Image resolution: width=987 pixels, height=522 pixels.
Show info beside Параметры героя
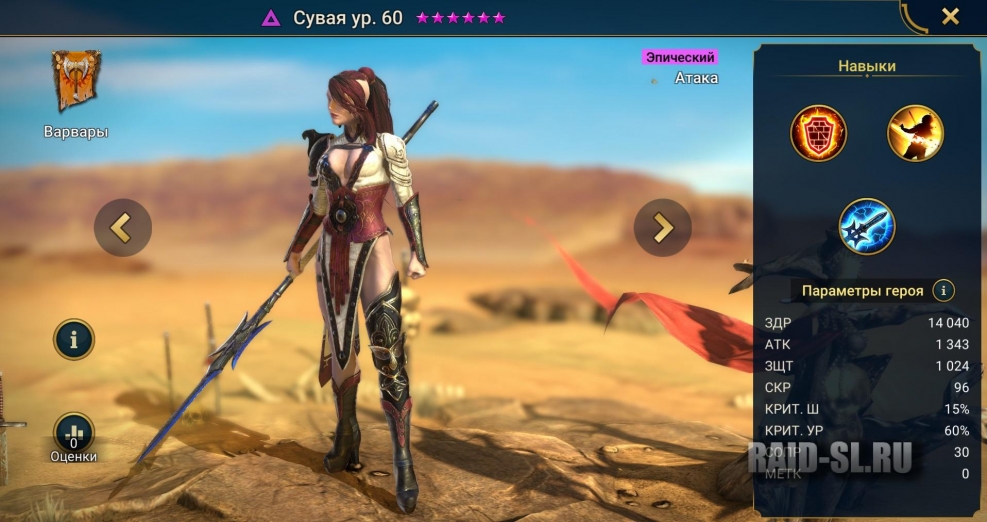point(942,291)
